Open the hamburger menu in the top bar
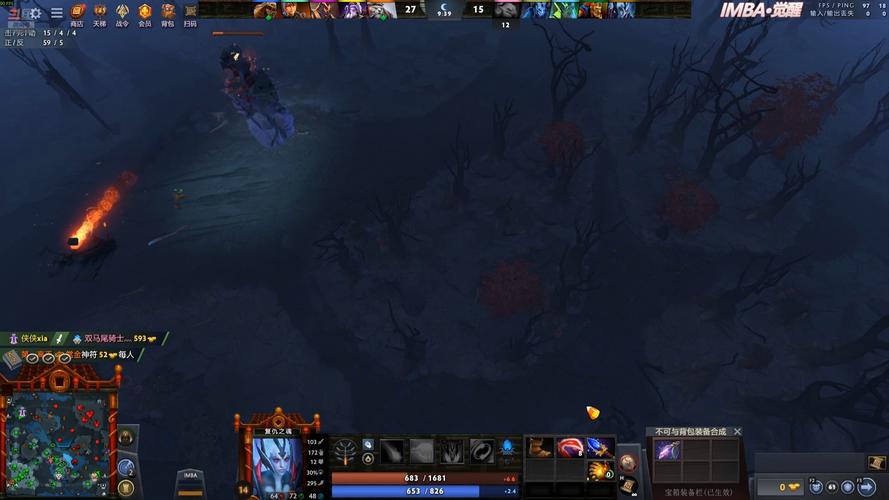Screen dimensions: 889x500 [56, 13]
